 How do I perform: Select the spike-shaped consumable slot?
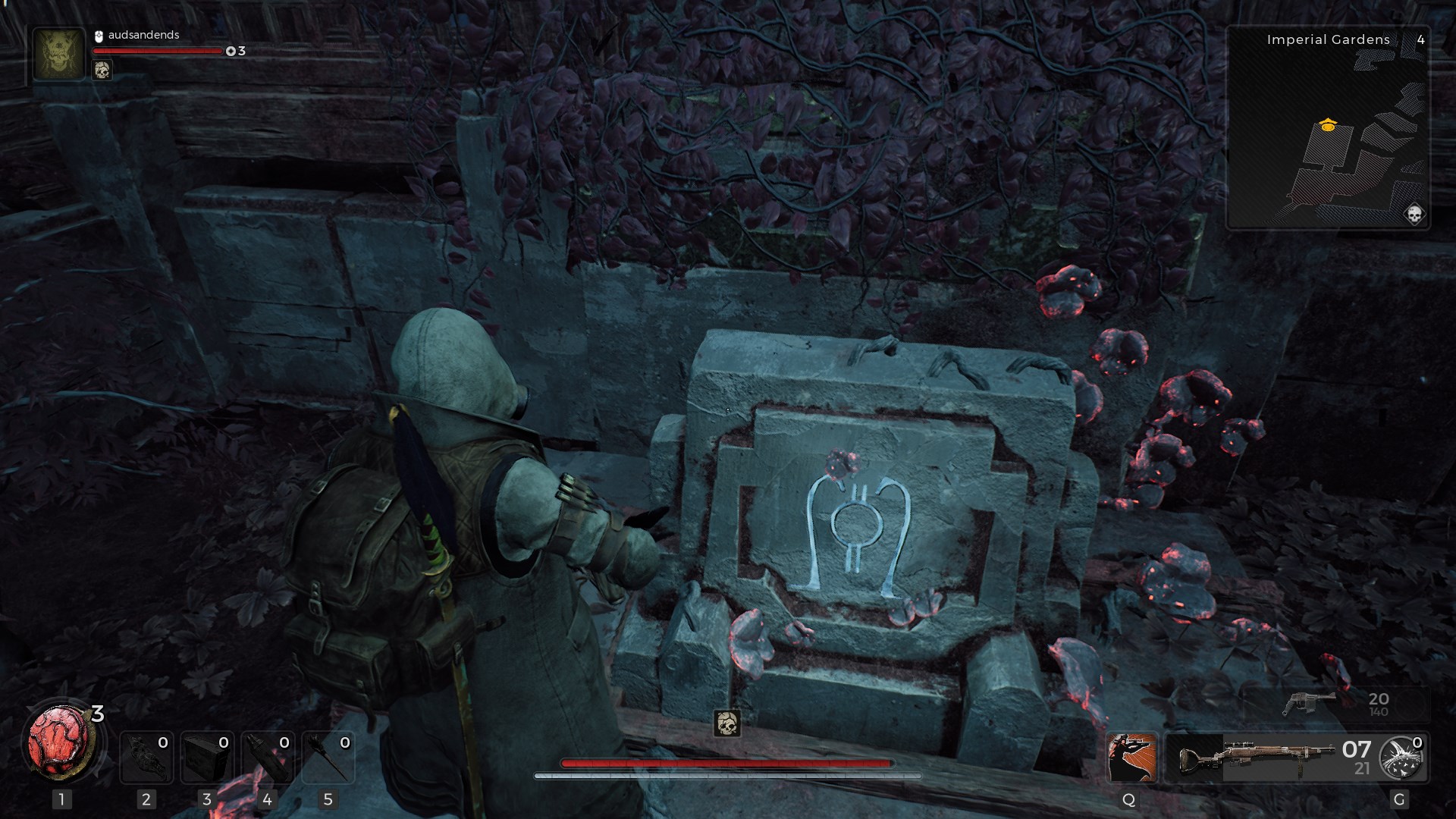[328, 758]
